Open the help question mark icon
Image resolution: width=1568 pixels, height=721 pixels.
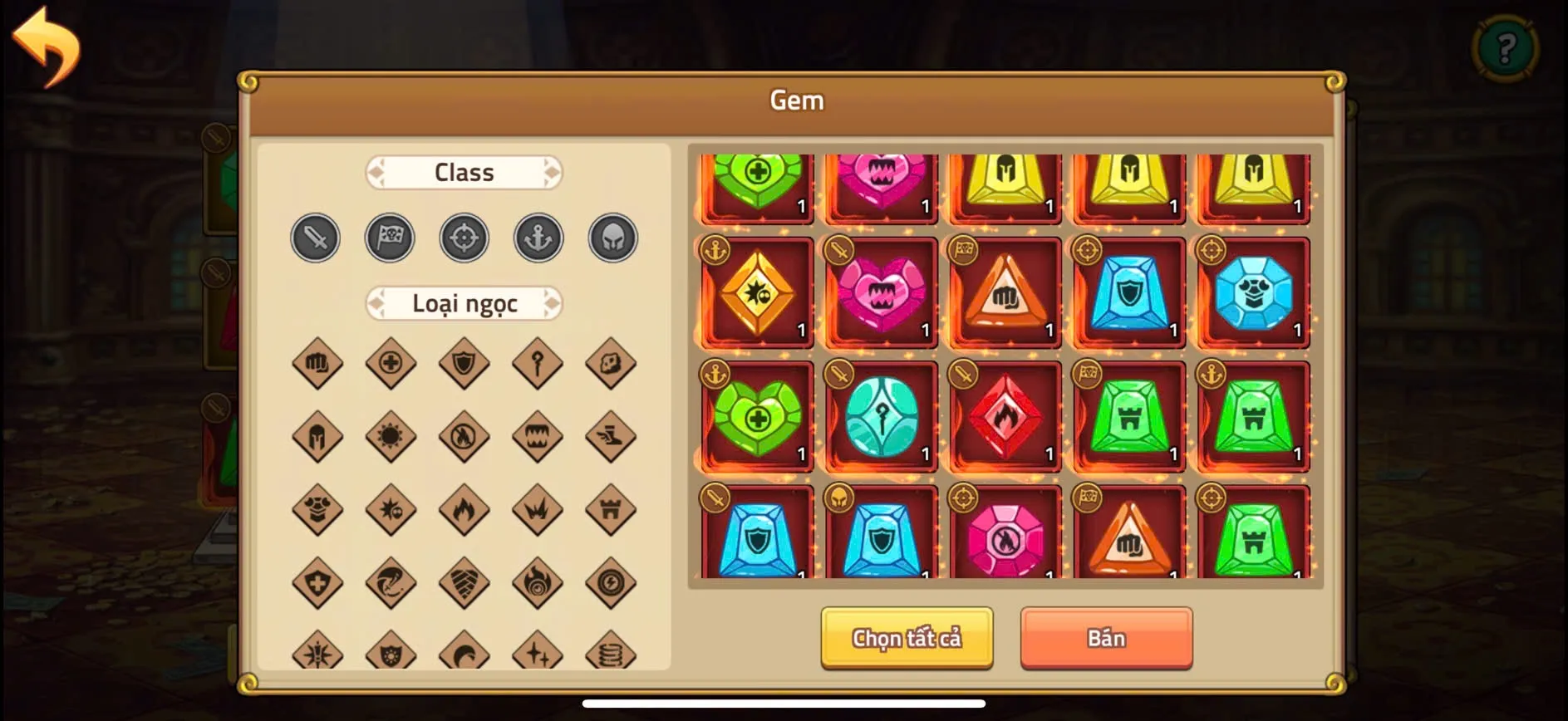click(1506, 47)
